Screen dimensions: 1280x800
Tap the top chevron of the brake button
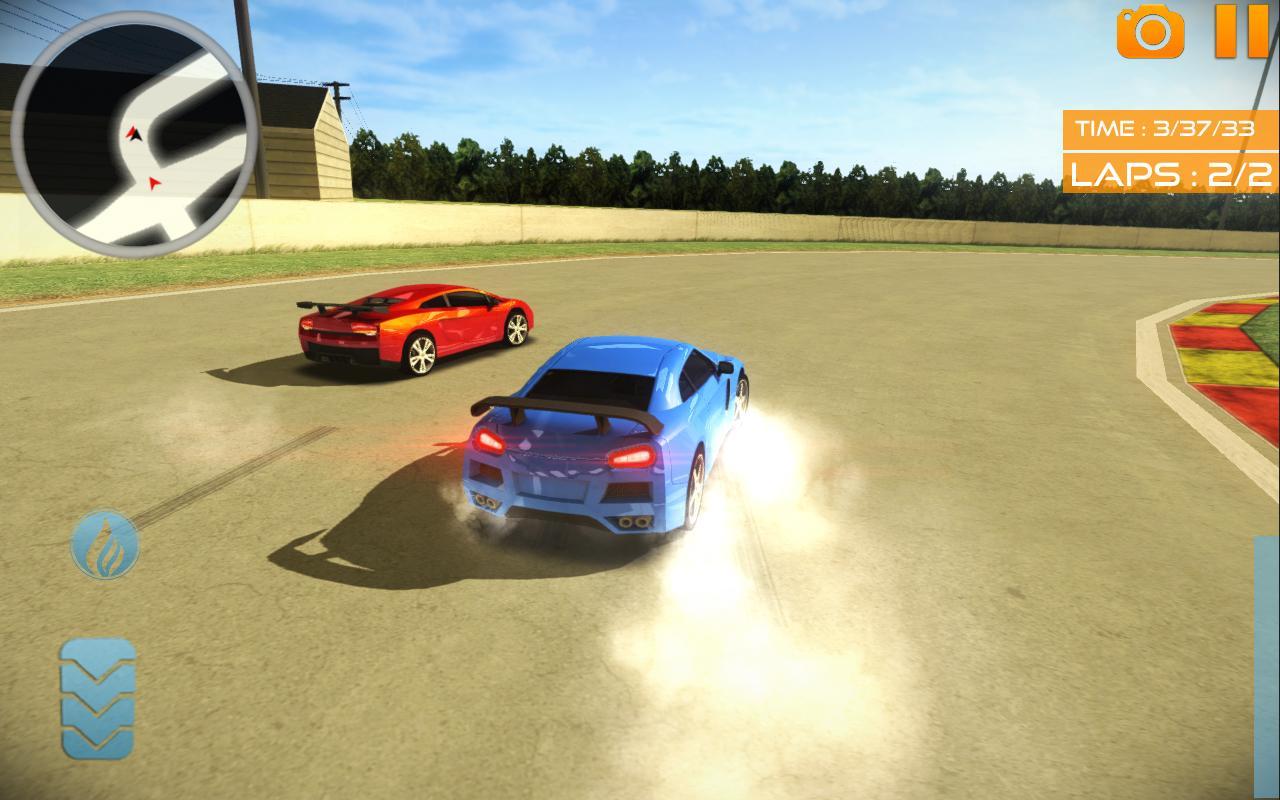[97, 660]
